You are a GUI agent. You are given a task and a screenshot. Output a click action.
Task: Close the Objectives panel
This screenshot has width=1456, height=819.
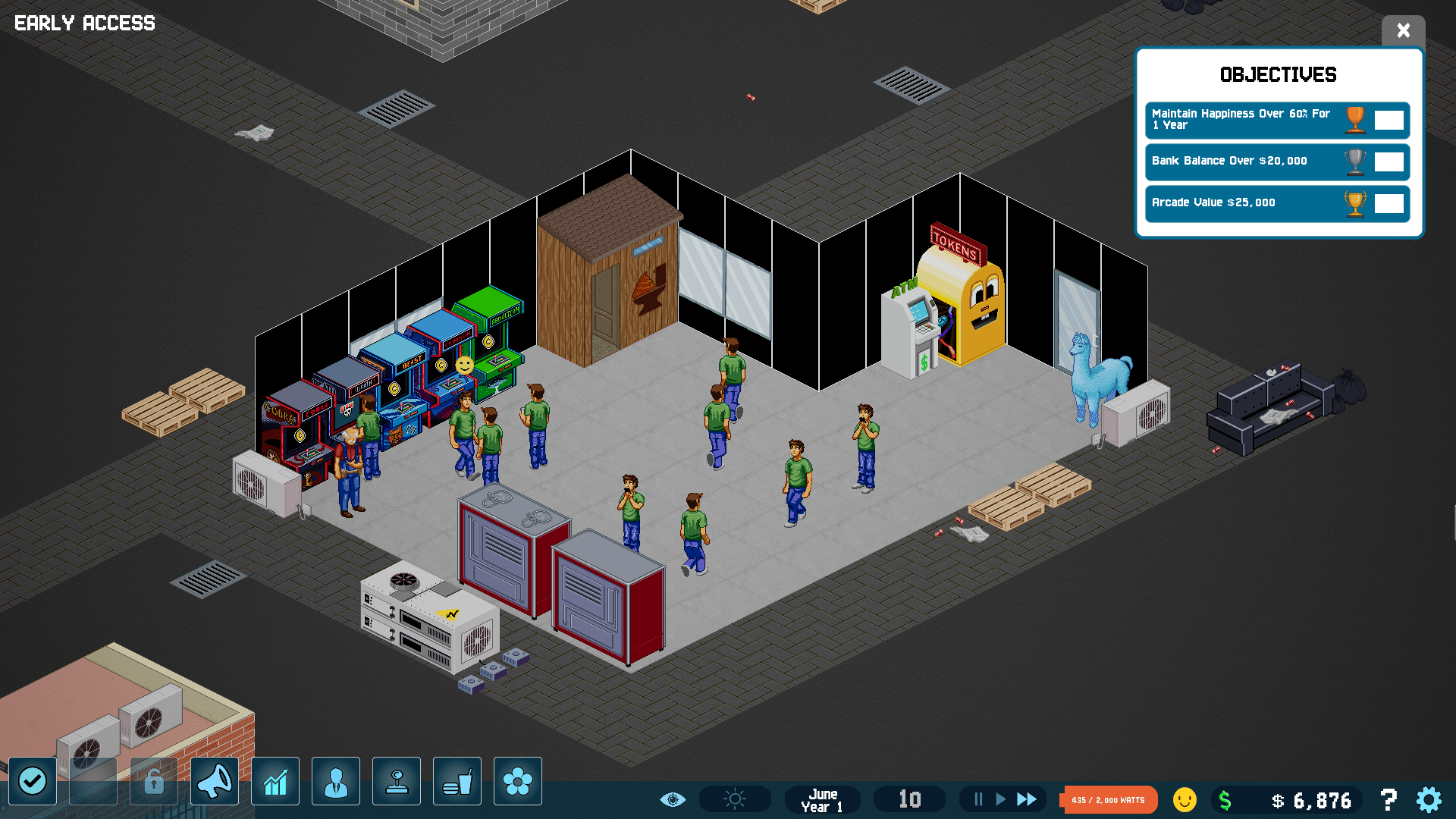click(1403, 30)
